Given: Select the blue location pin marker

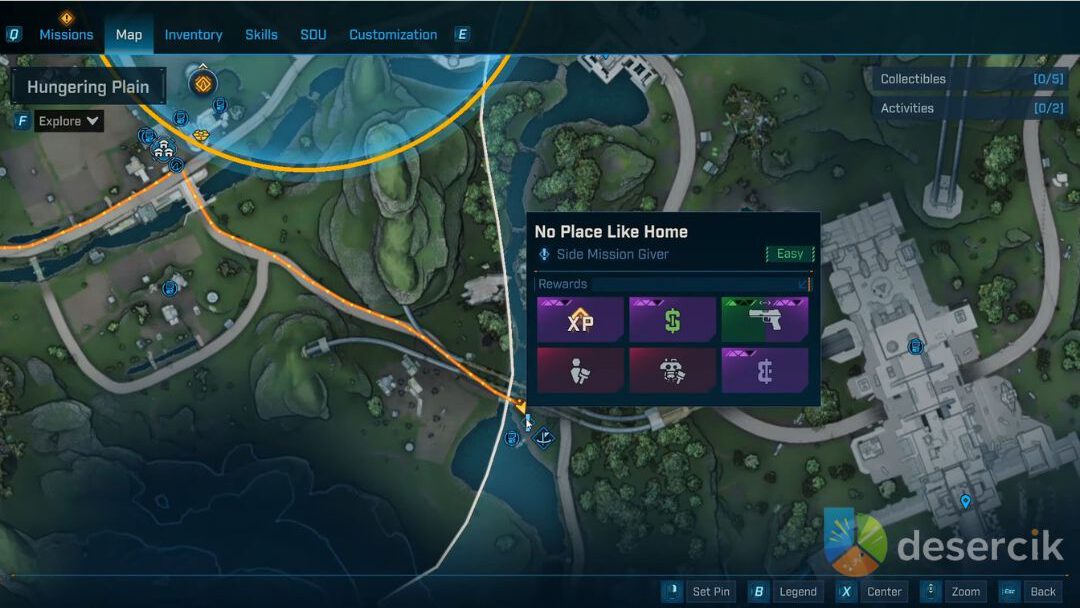Looking at the screenshot, I should tap(965, 501).
